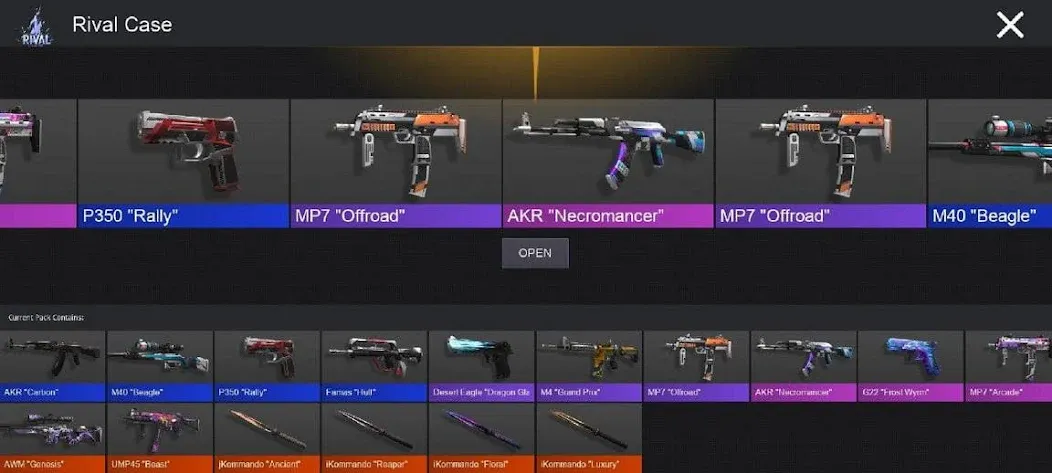Select the G22 "Frost Wyrm" thumbnail
1052x473 pixels.
click(x=910, y=364)
